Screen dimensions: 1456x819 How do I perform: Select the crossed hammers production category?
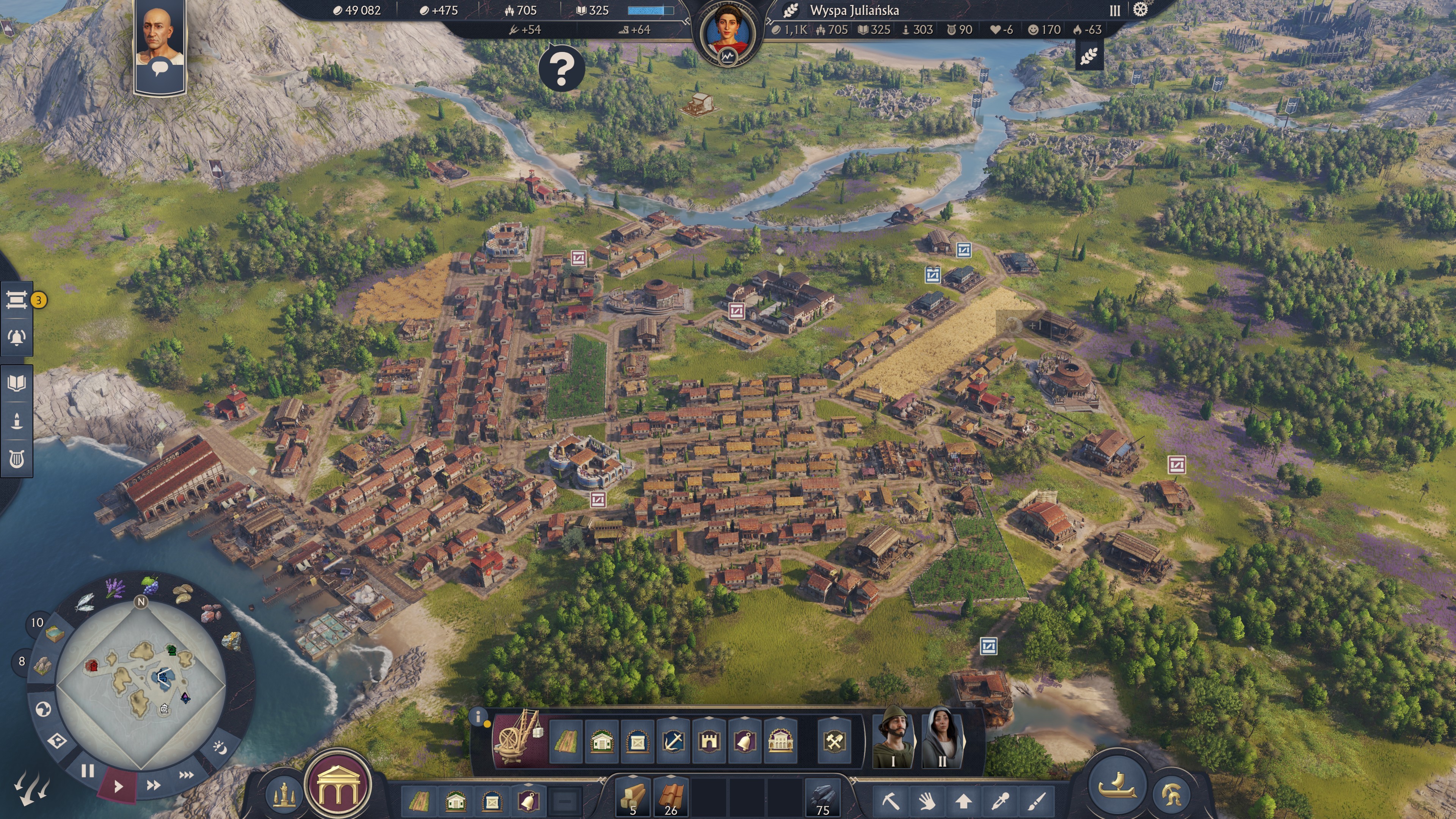point(834,741)
